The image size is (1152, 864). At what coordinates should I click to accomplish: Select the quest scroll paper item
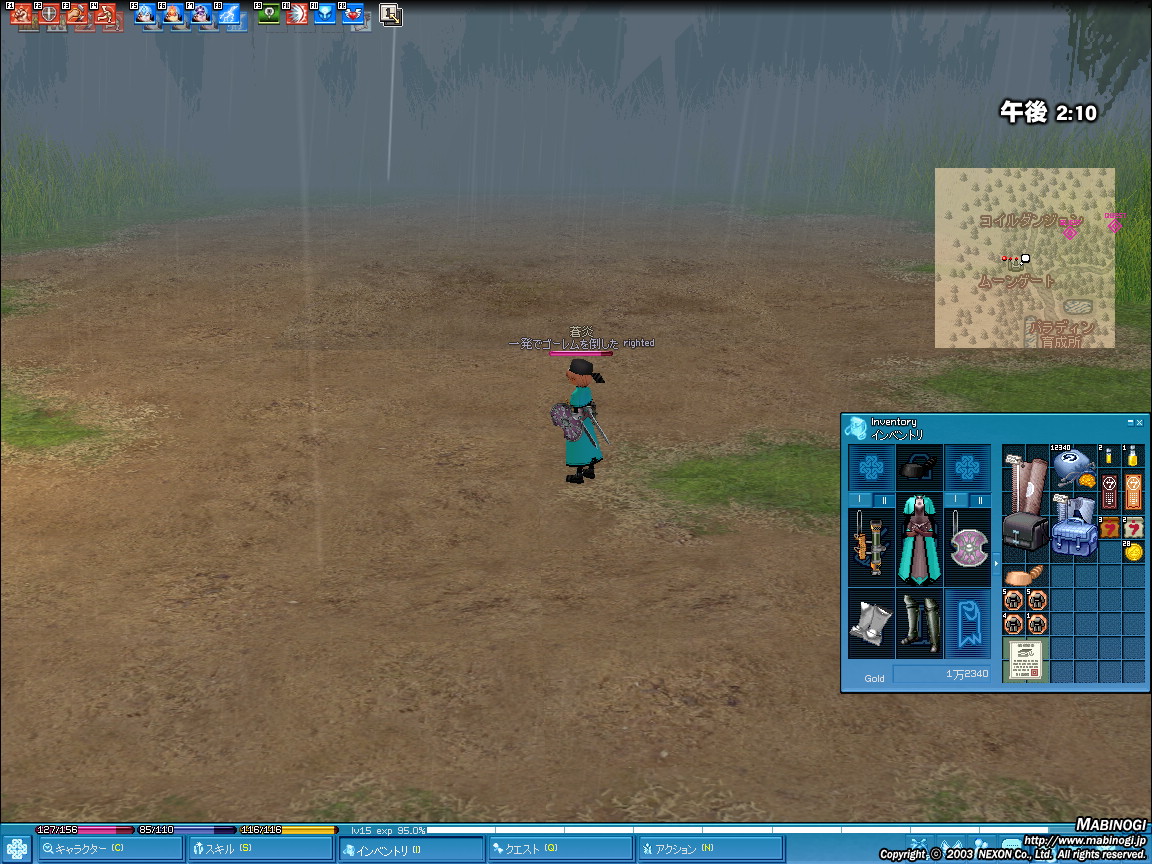click(x=1024, y=660)
